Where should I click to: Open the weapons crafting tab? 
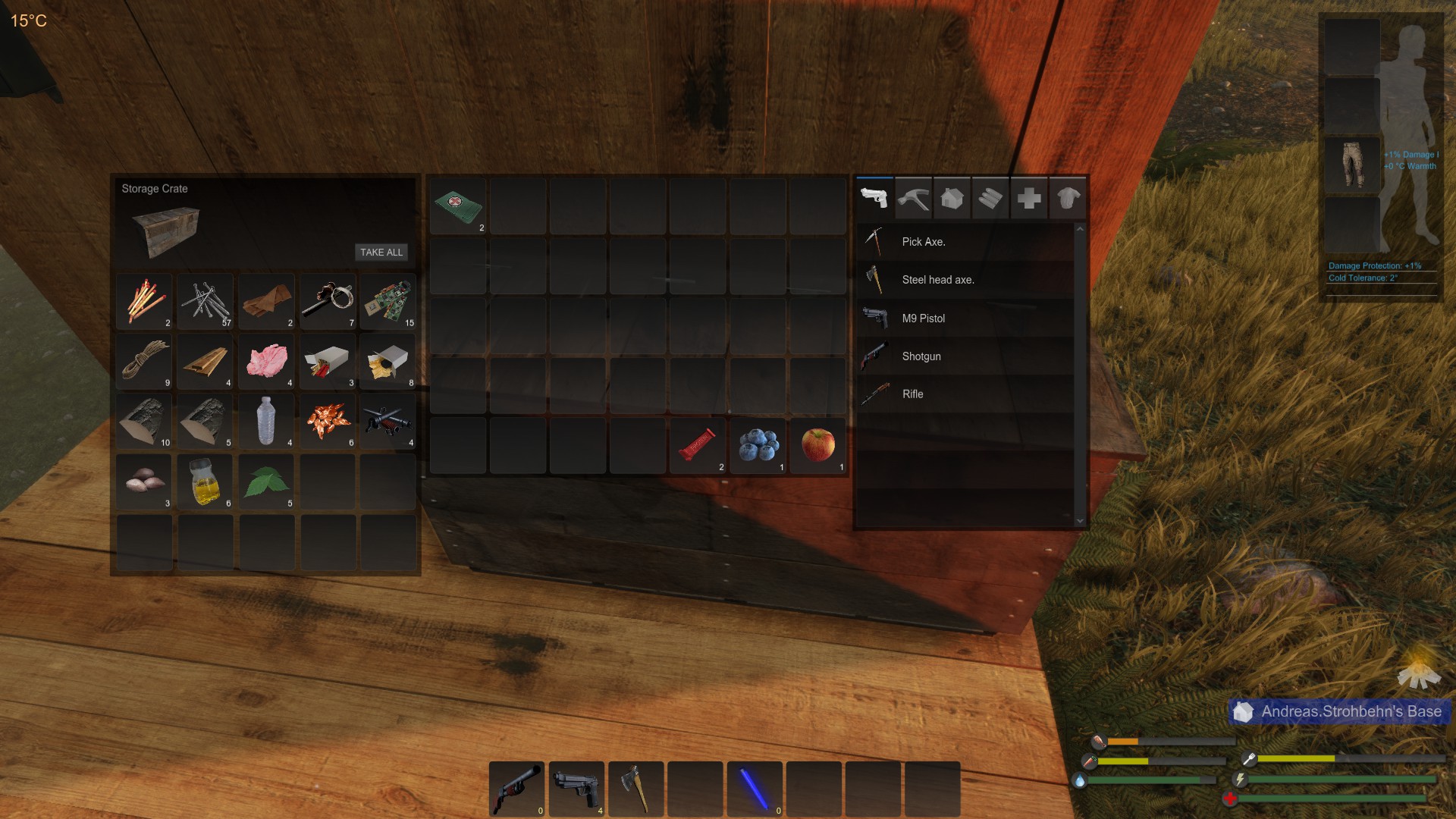point(874,199)
